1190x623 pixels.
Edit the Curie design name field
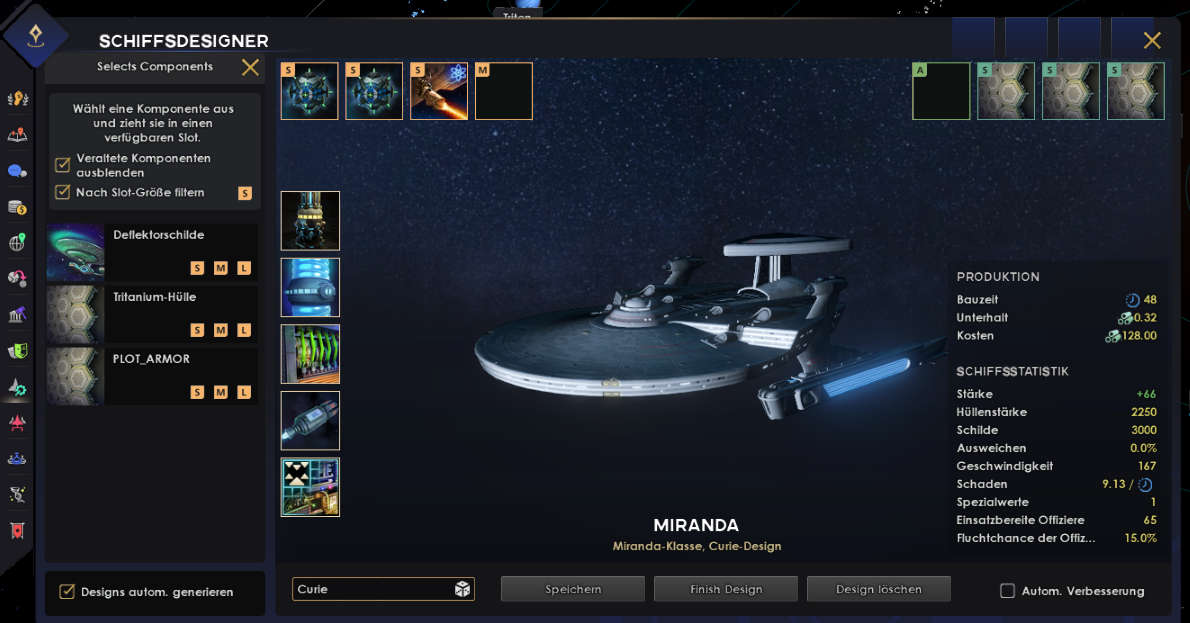(x=370, y=589)
